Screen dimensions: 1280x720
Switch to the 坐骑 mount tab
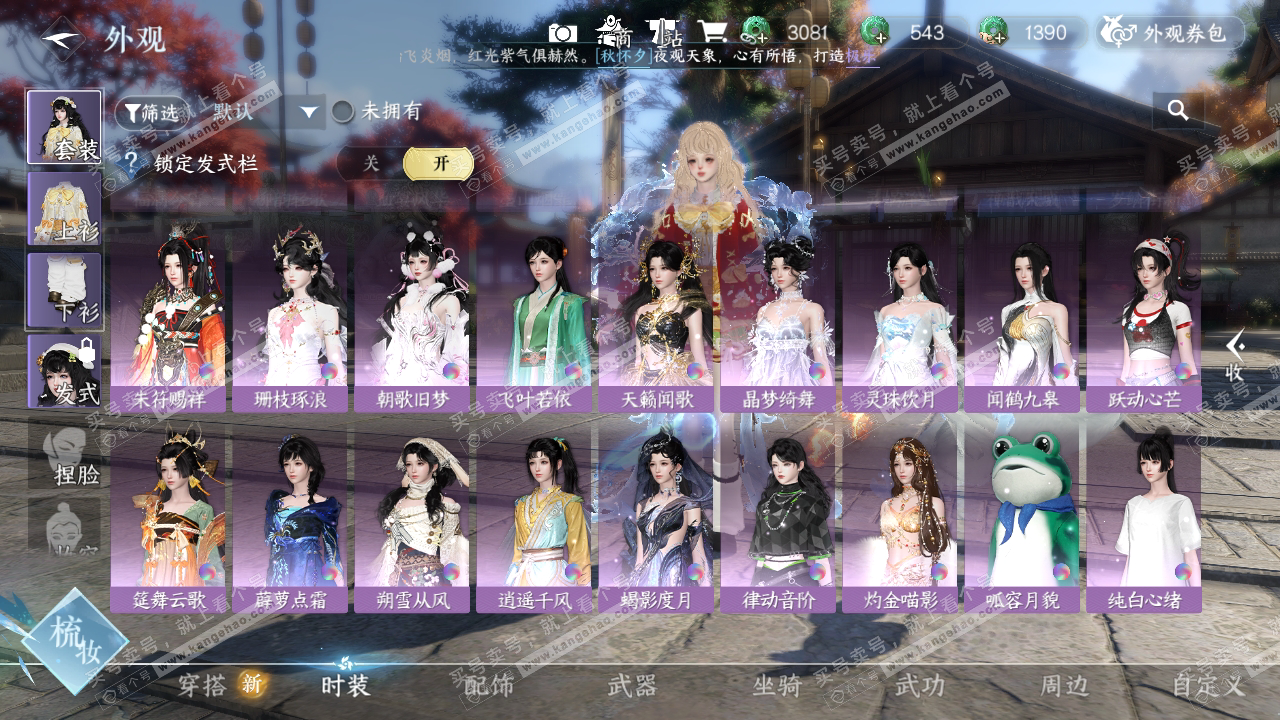coord(777,685)
